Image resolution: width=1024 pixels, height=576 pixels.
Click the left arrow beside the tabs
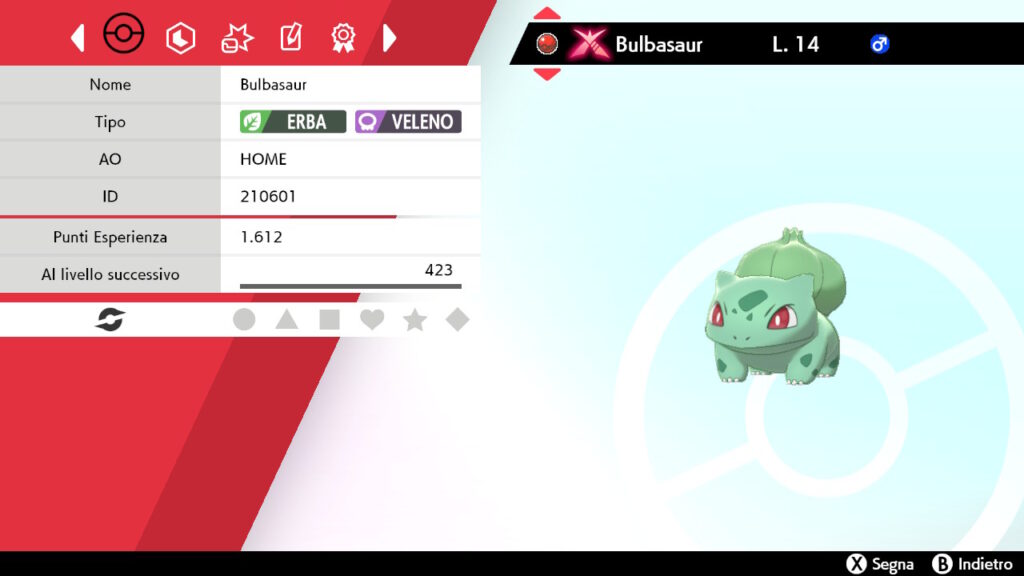click(77, 38)
